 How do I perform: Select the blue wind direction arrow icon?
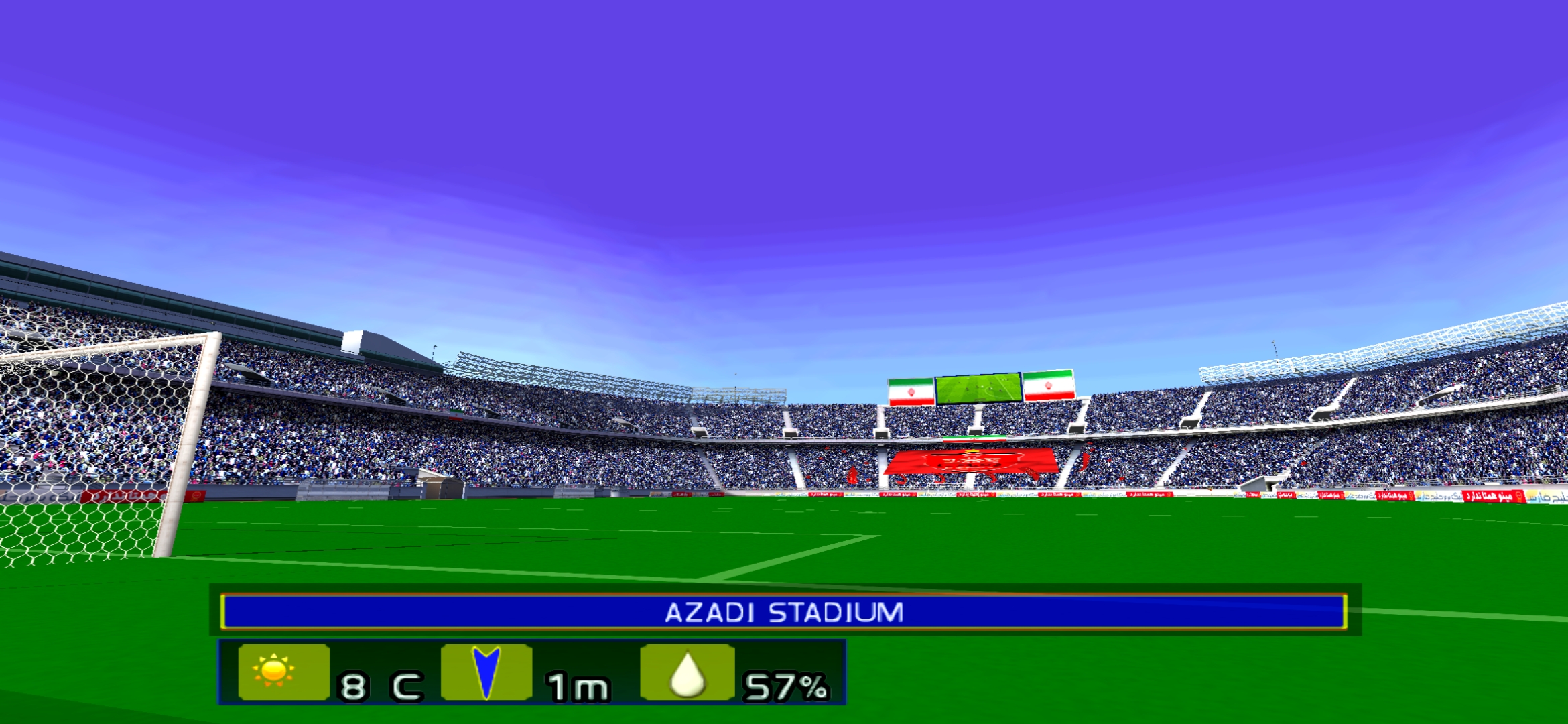486,672
